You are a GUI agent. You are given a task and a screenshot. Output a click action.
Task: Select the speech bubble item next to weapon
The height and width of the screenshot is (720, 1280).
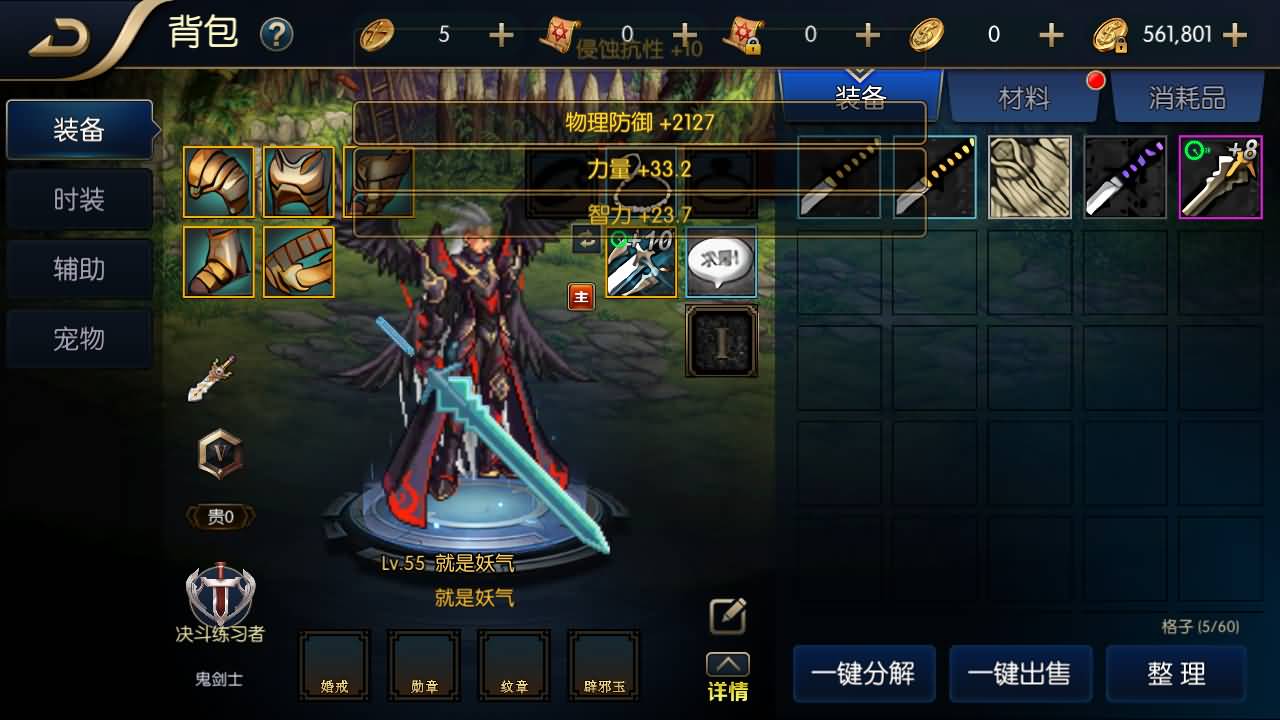721,263
